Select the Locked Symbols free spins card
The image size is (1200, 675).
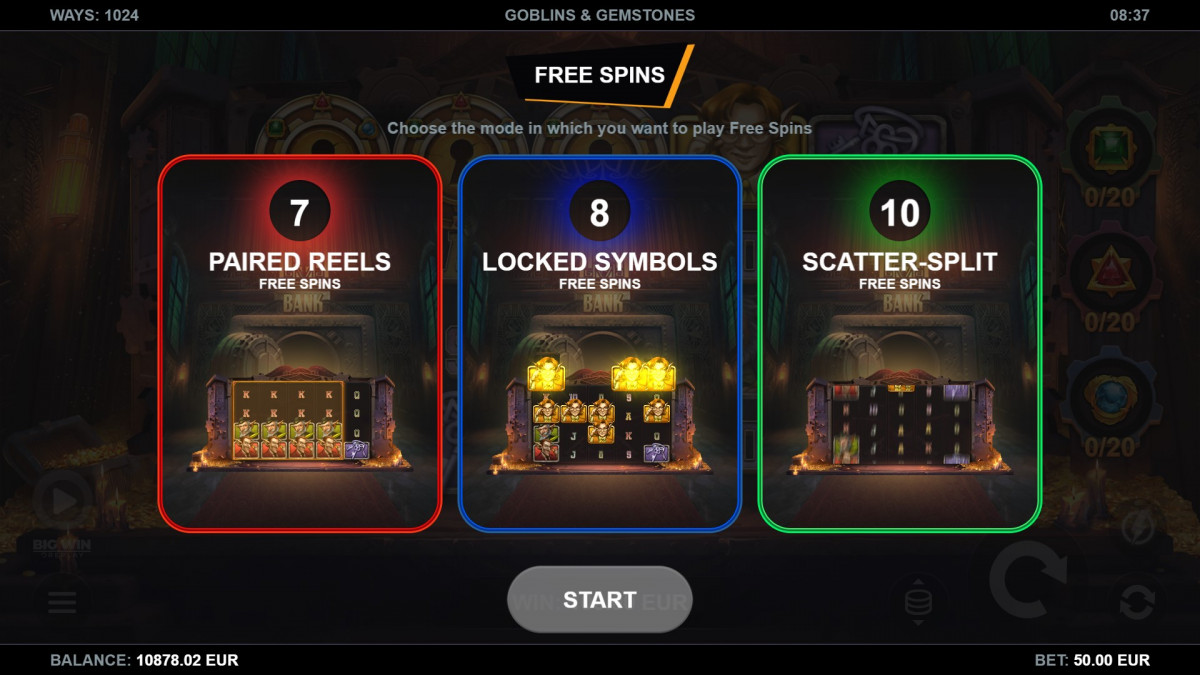tap(600, 342)
